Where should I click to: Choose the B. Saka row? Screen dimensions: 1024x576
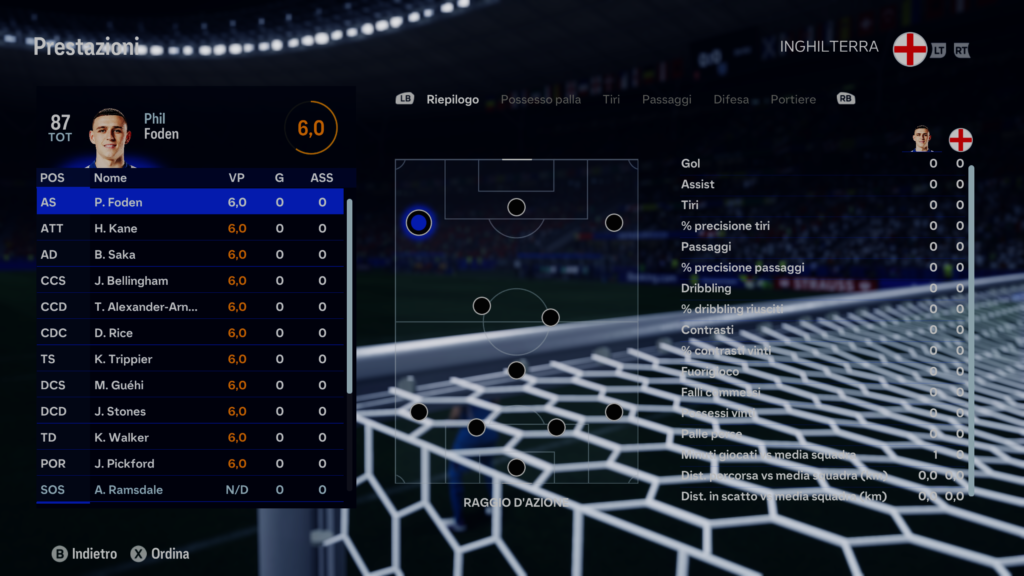[190, 255]
